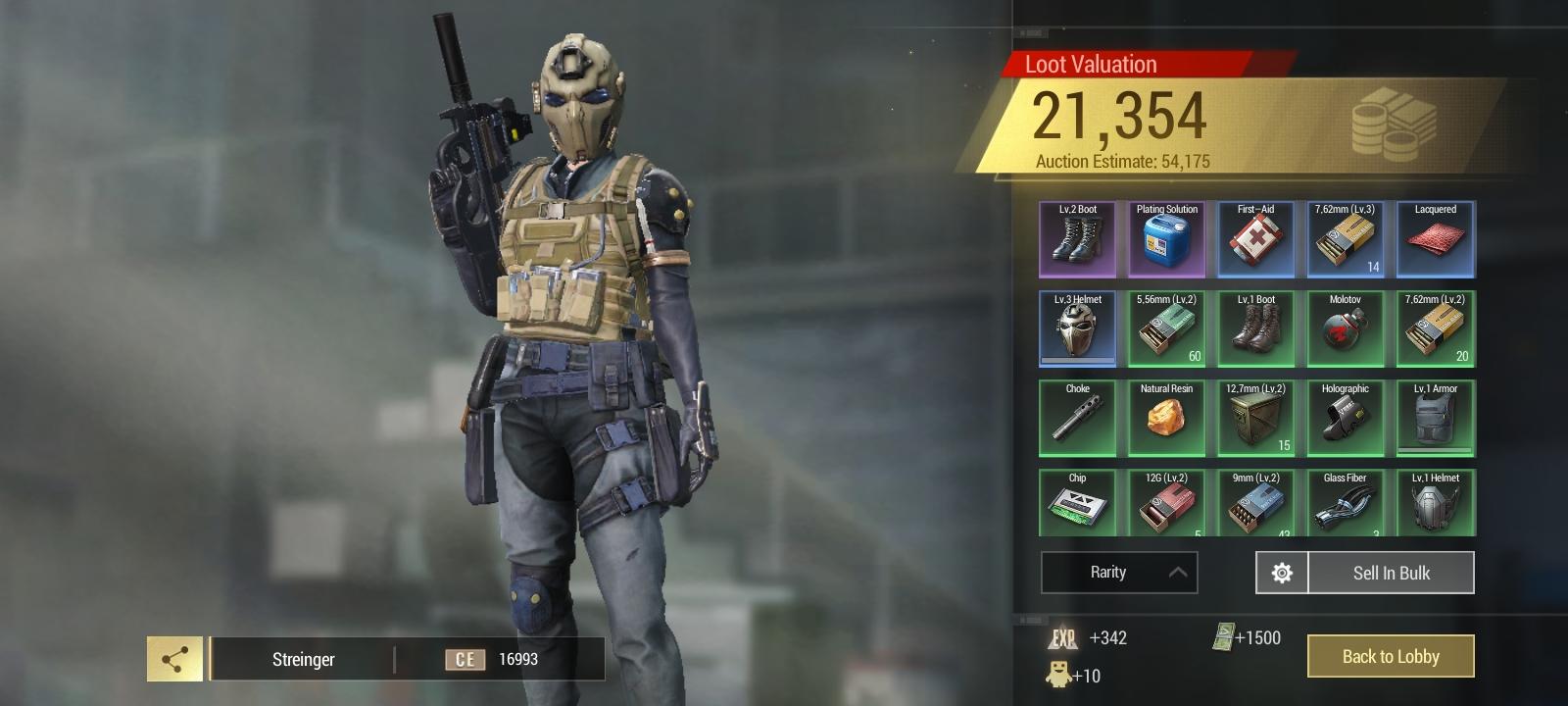Select the Lv.2 Boot loot slot
Screen dimensions: 1568x706
pos(1077,239)
